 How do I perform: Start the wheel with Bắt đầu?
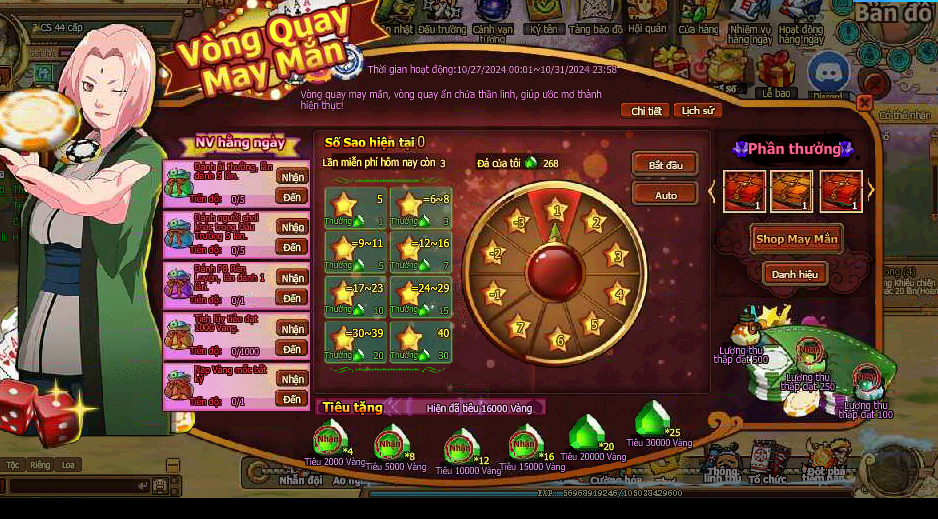pyautogui.click(x=665, y=164)
